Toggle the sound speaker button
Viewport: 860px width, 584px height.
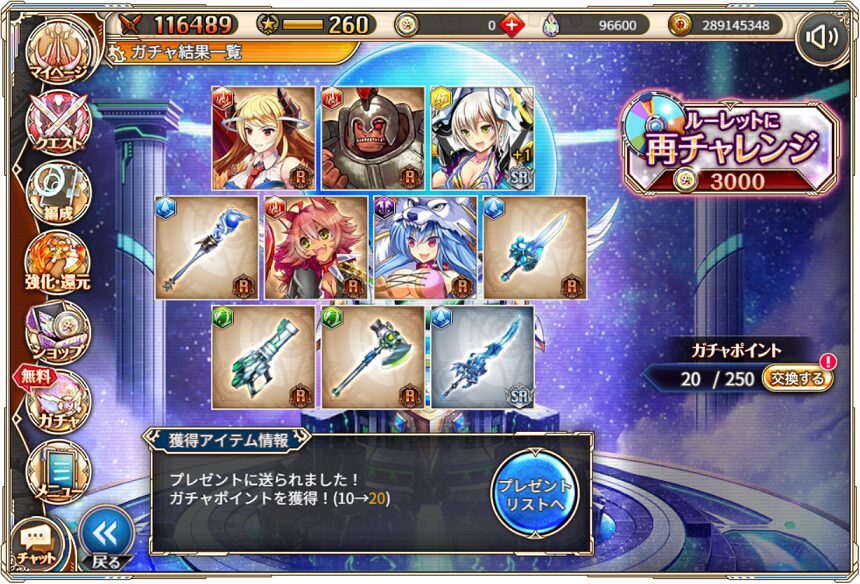tap(821, 39)
